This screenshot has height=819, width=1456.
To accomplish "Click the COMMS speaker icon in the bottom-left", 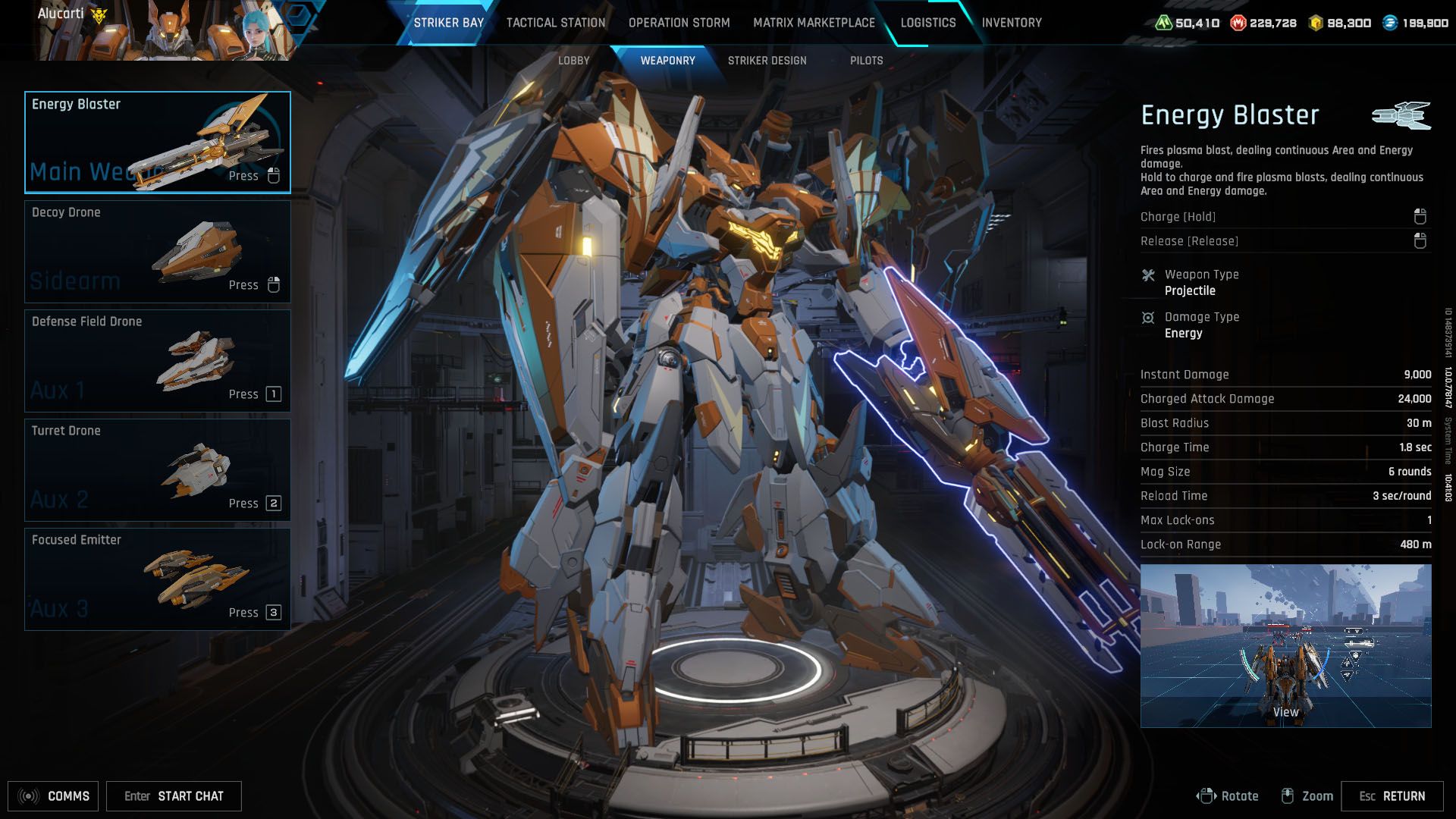I will tap(29, 796).
